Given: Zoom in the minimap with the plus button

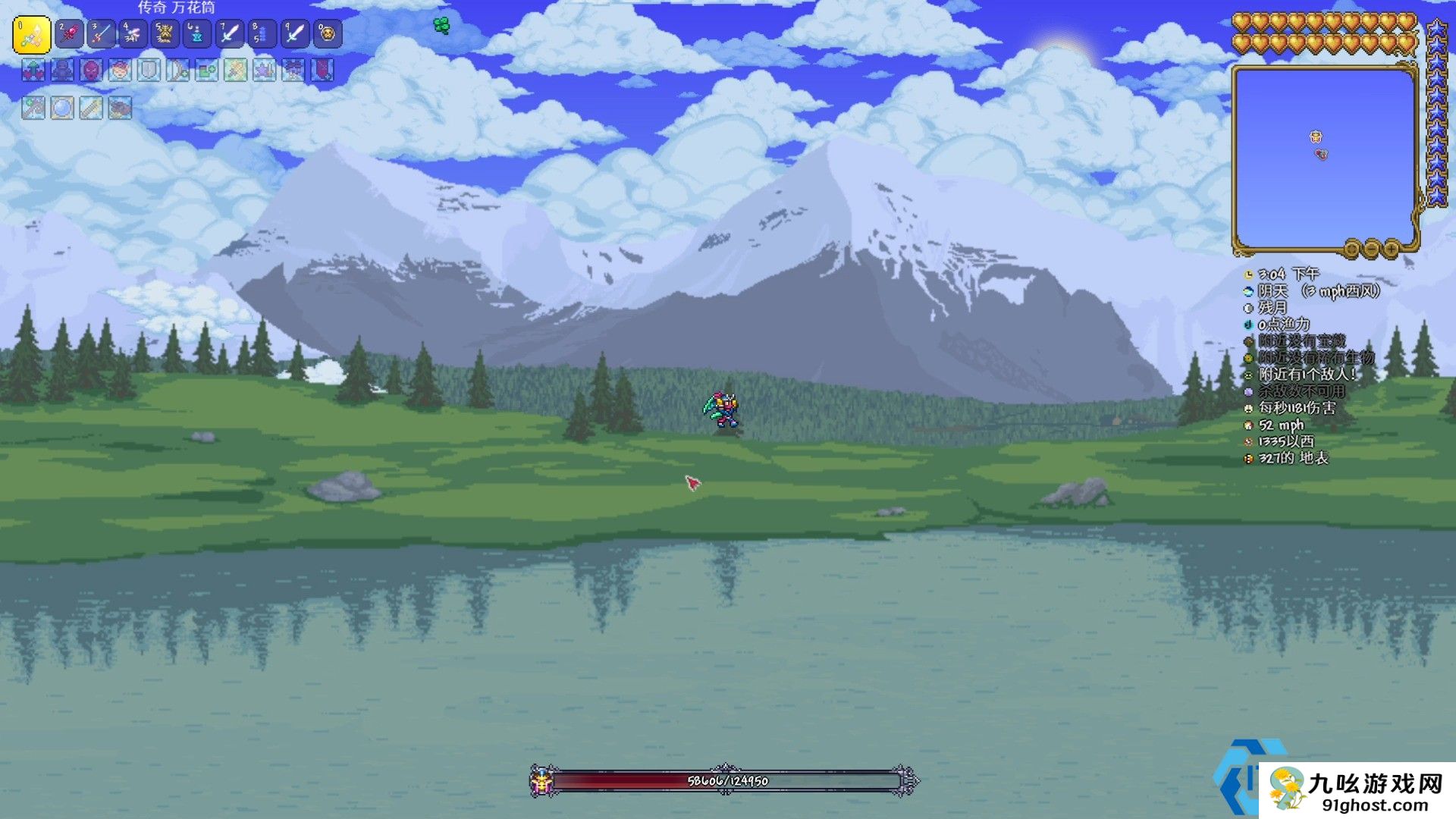Looking at the screenshot, I should (x=1392, y=249).
